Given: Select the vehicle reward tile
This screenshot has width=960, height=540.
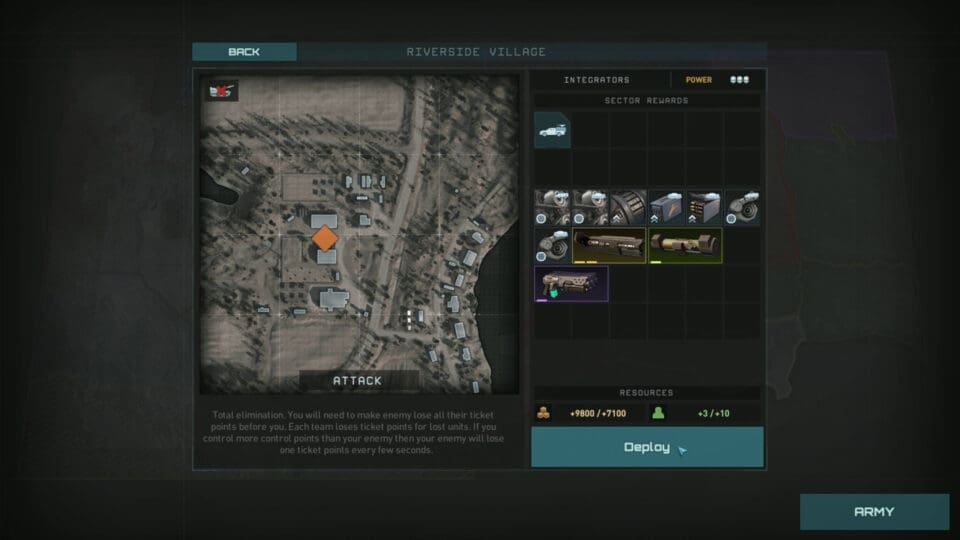Looking at the screenshot, I should tap(553, 130).
